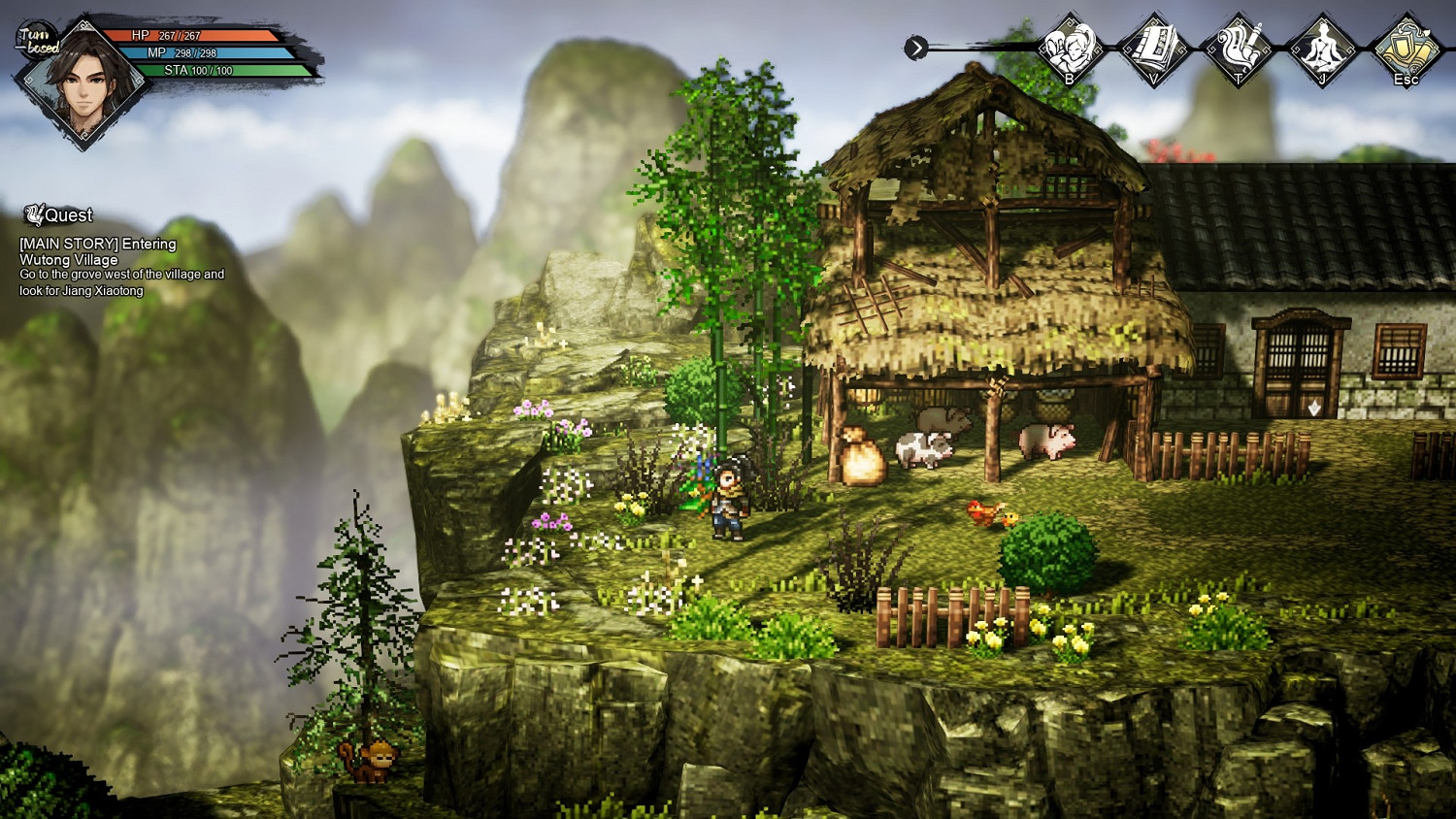Viewport: 1456px width, 819px height.
Task: Click the Quest tracker header
Action: (x=60, y=214)
